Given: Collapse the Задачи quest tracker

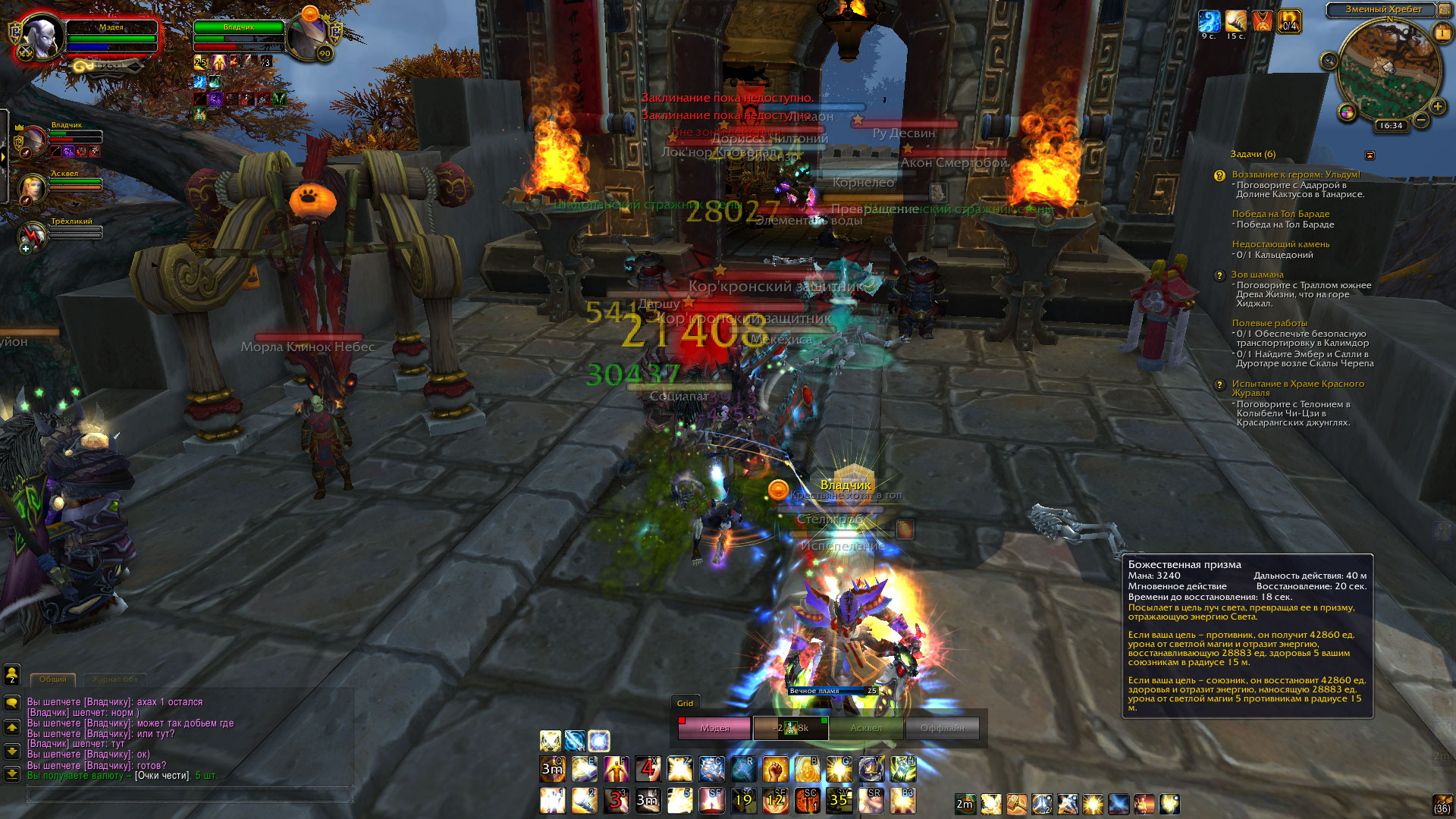Looking at the screenshot, I should coord(1370,155).
